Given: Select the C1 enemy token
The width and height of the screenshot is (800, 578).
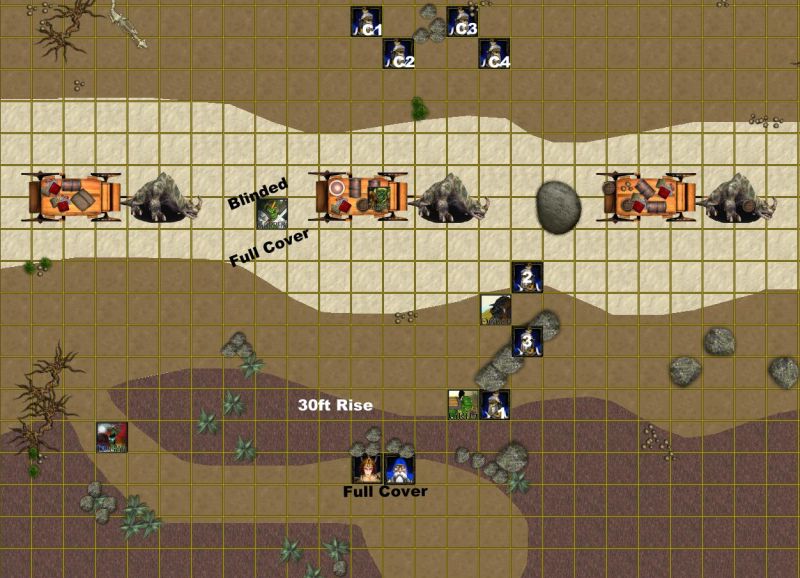Looking at the screenshot, I should click(x=366, y=22).
